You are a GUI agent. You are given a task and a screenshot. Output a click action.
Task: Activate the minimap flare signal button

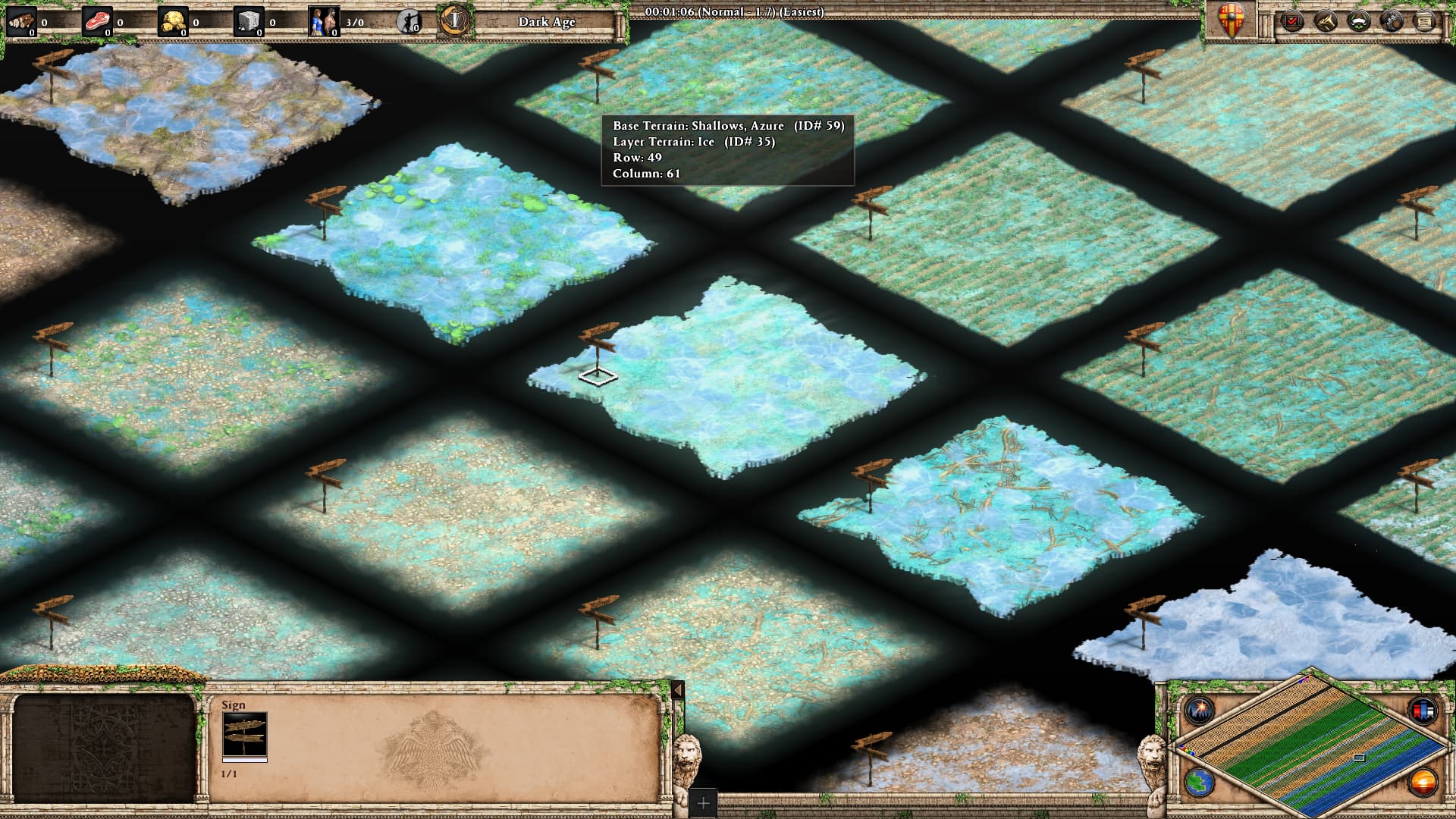(1200, 711)
